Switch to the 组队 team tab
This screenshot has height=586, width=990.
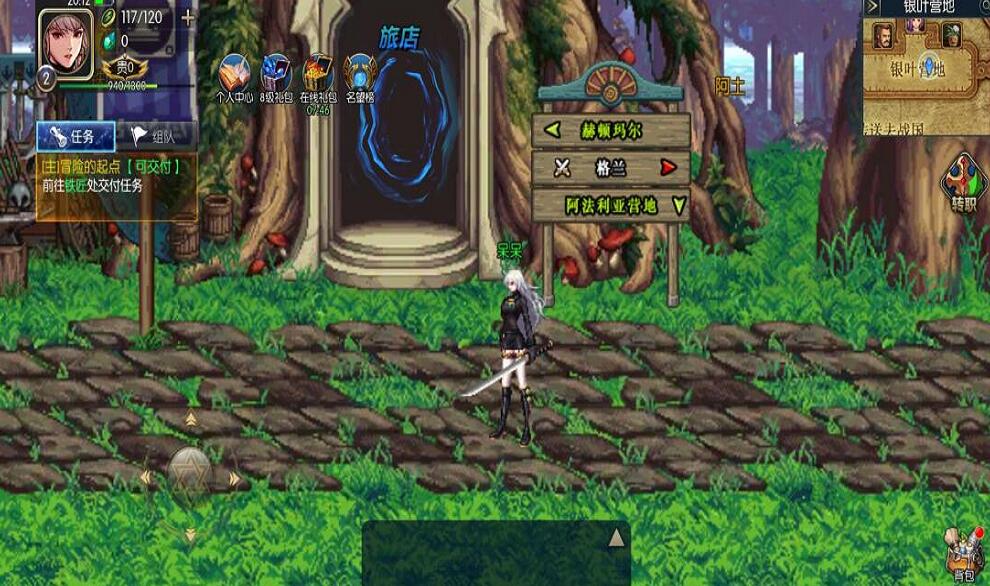[157, 136]
